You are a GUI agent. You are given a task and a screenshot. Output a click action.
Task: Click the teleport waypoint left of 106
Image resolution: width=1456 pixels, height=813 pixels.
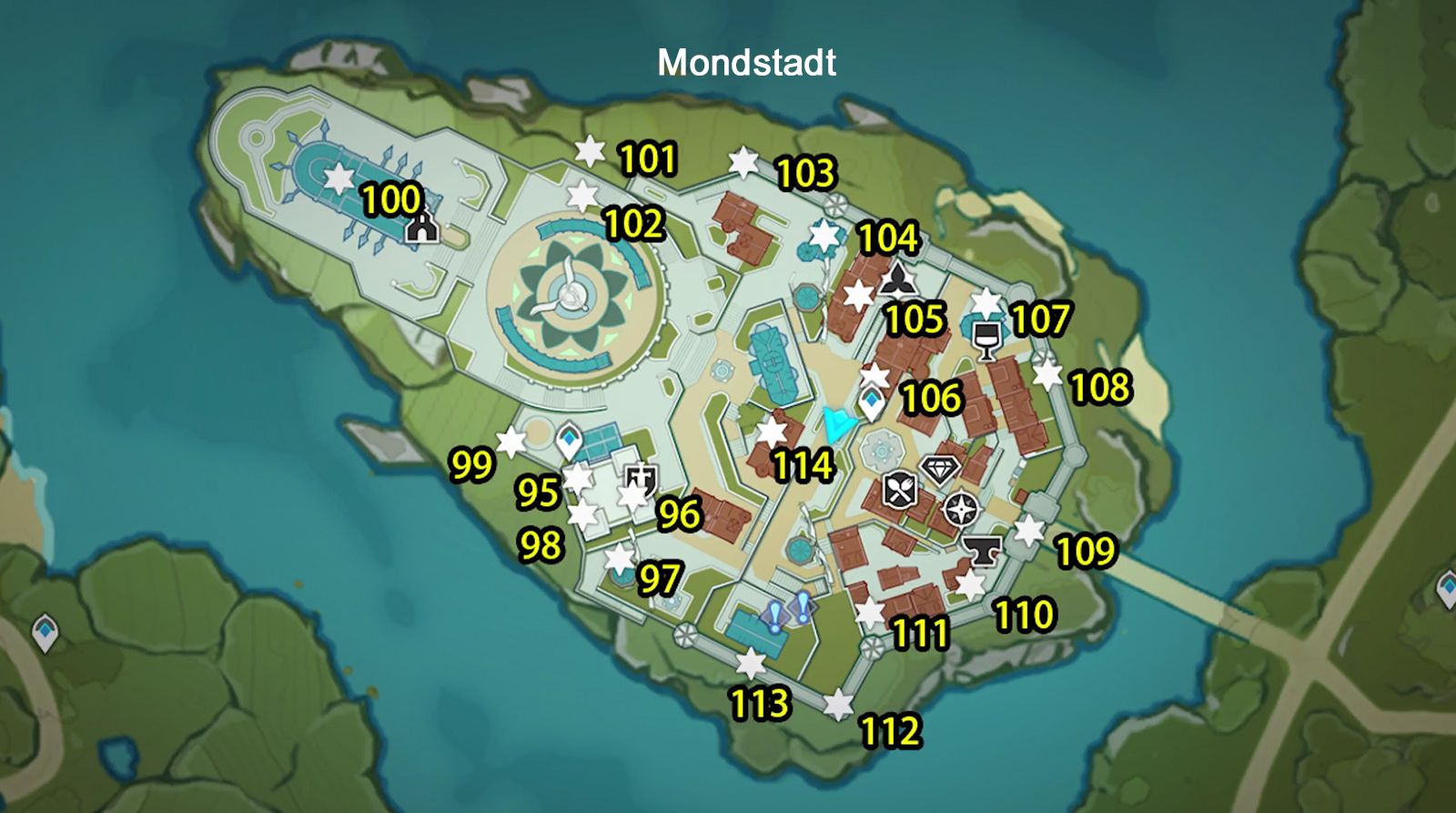(x=872, y=400)
